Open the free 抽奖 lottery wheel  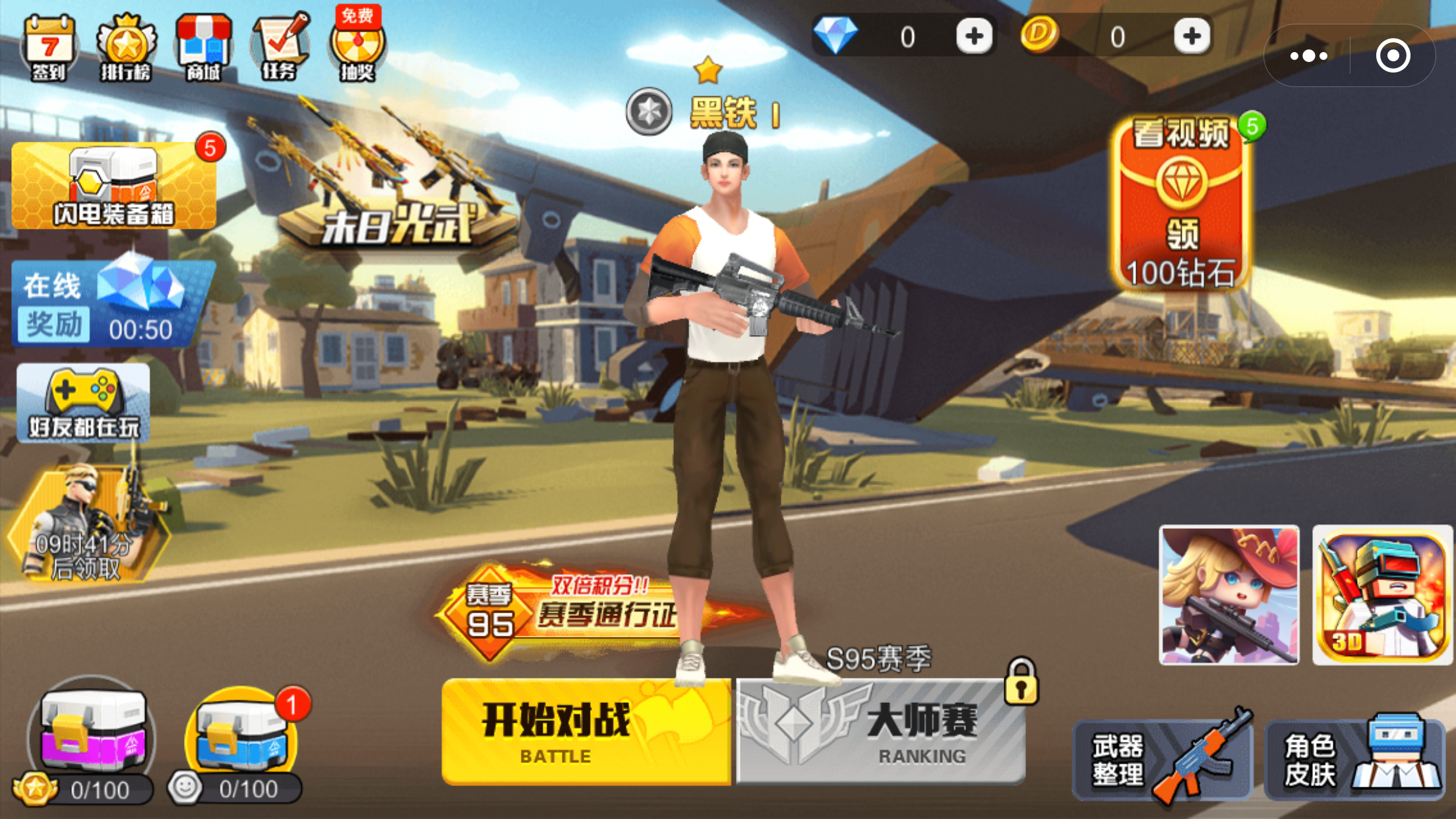click(x=358, y=46)
